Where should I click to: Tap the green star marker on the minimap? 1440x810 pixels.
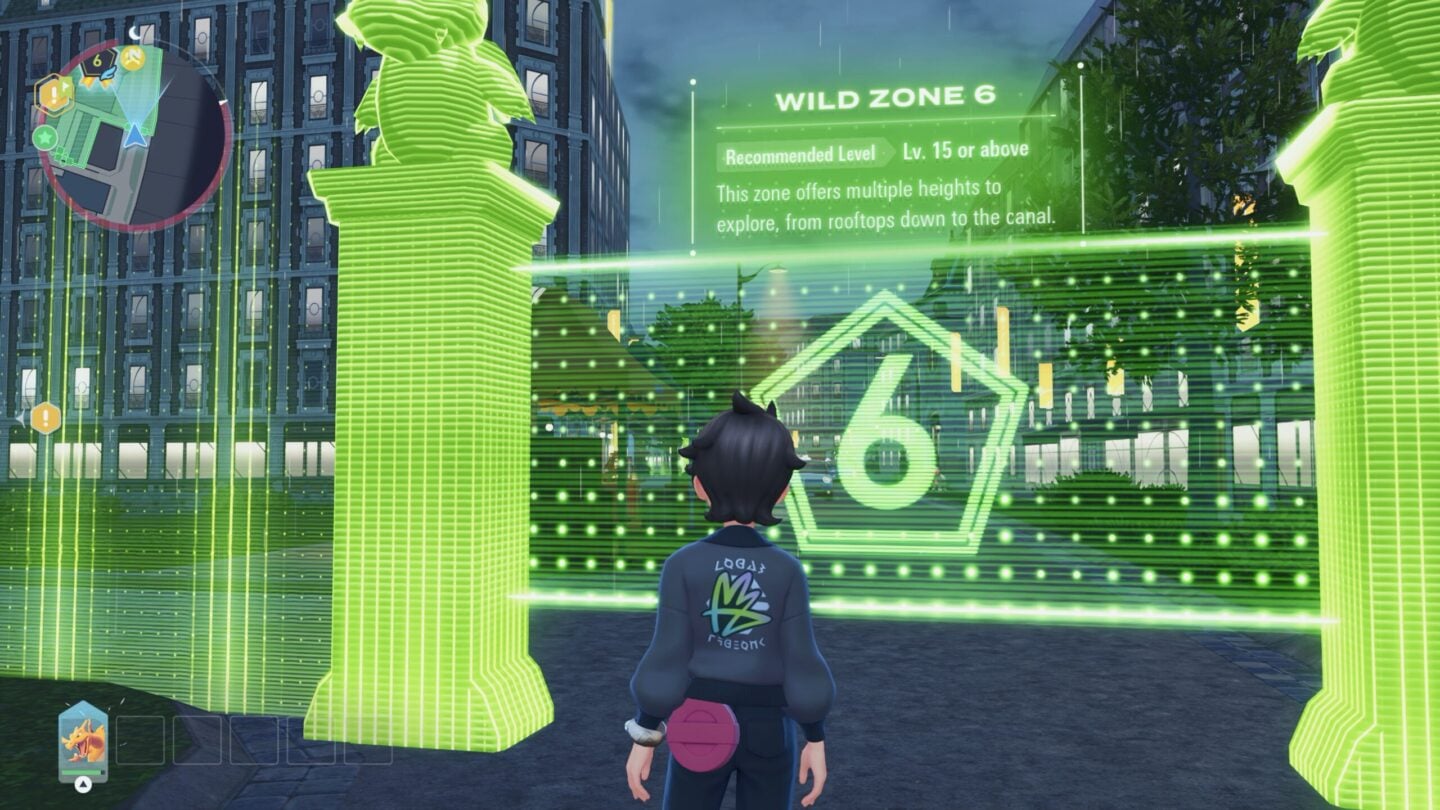[46, 138]
